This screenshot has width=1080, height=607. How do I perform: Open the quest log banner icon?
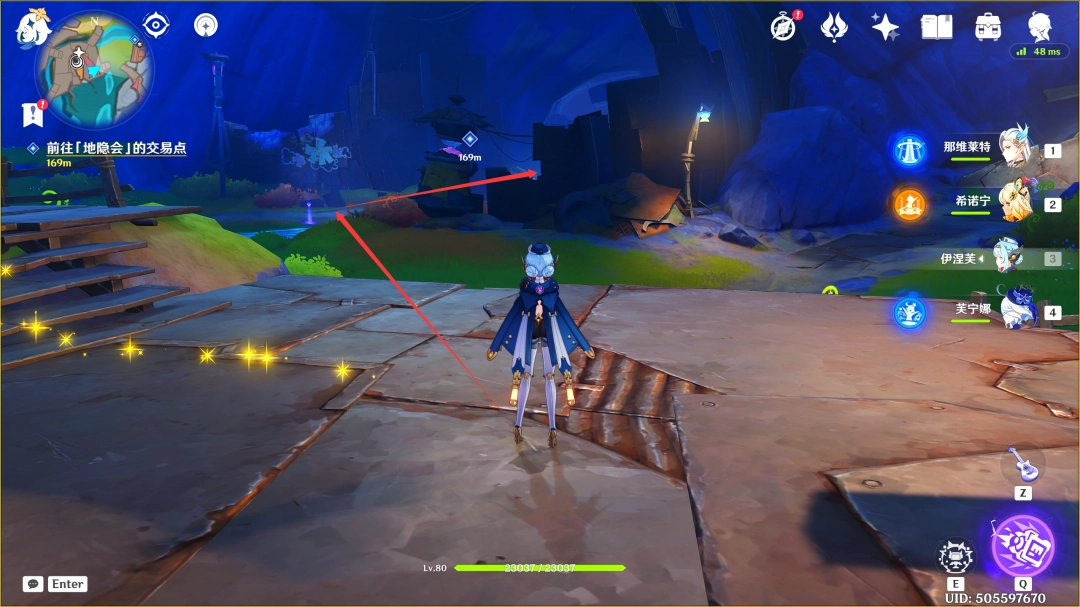(32, 114)
